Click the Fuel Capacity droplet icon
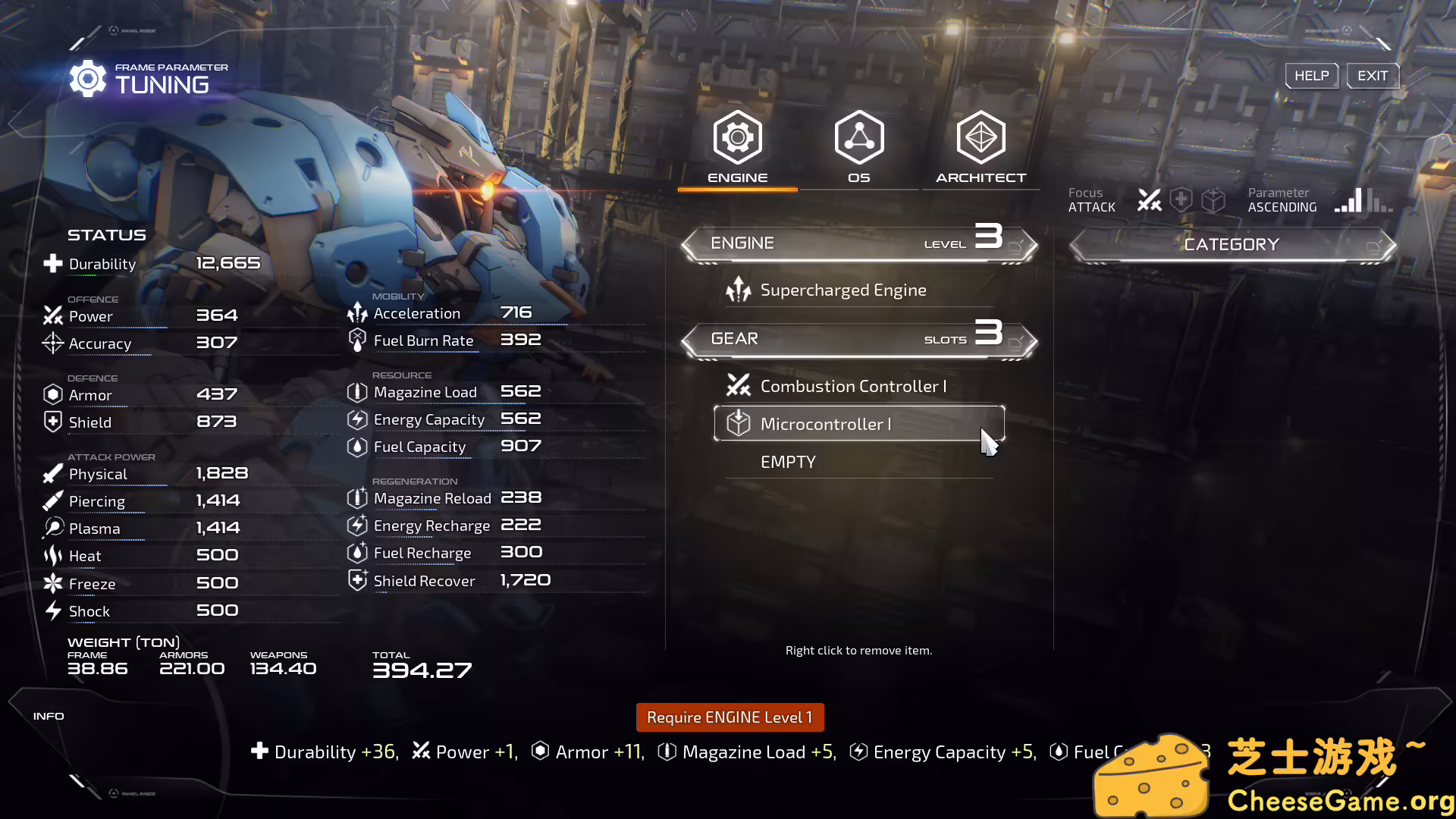 point(356,447)
